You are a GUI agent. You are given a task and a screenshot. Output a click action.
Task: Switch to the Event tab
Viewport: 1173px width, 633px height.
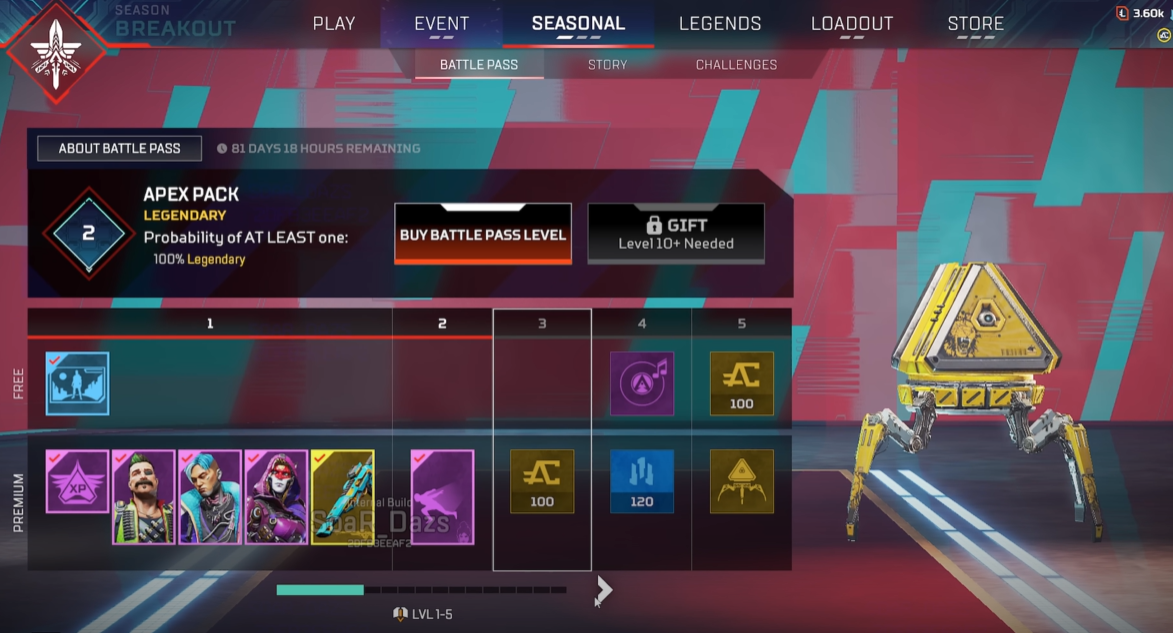441,24
